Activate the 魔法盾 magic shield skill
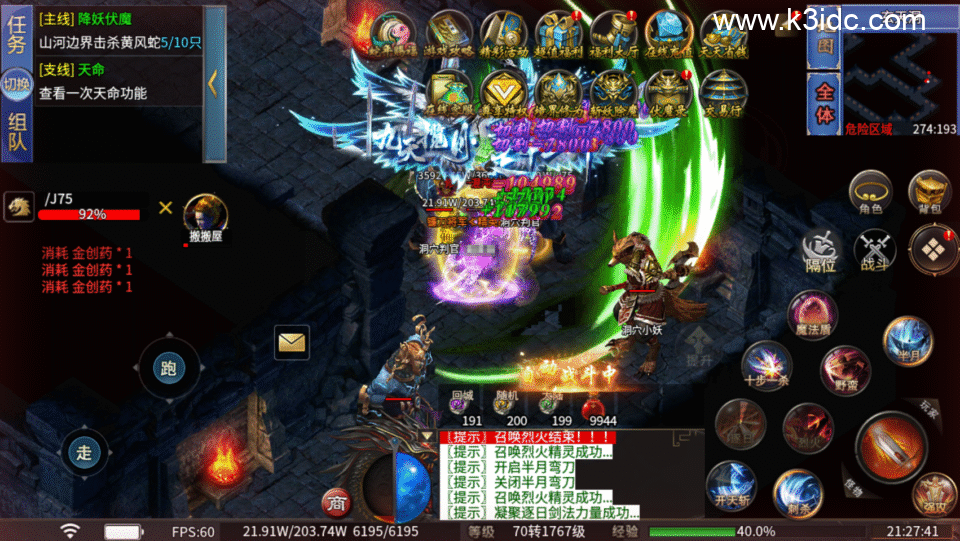This screenshot has width=960, height=541. 812,314
